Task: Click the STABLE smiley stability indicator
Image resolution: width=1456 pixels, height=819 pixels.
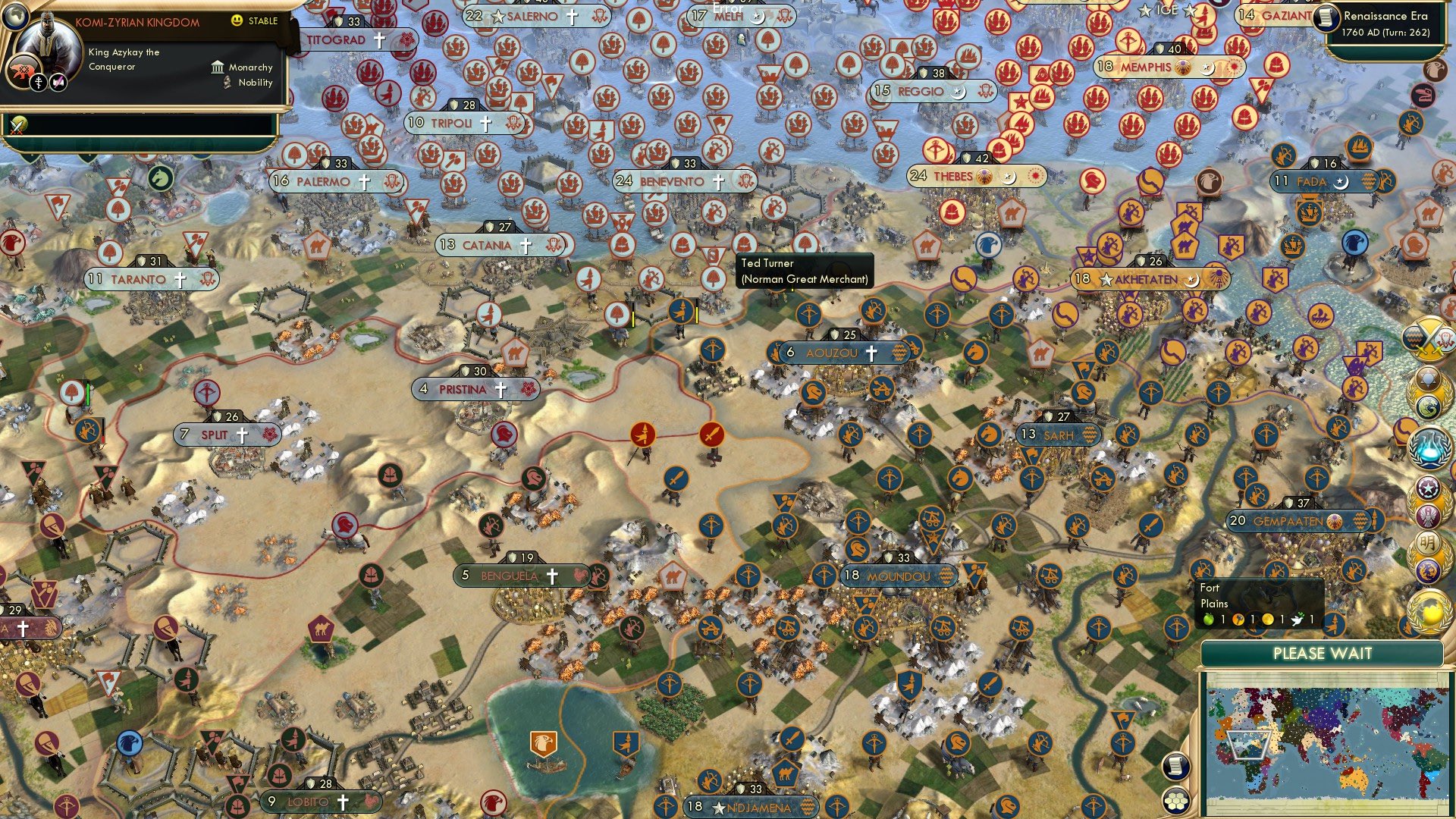Action: (x=236, y=21)
